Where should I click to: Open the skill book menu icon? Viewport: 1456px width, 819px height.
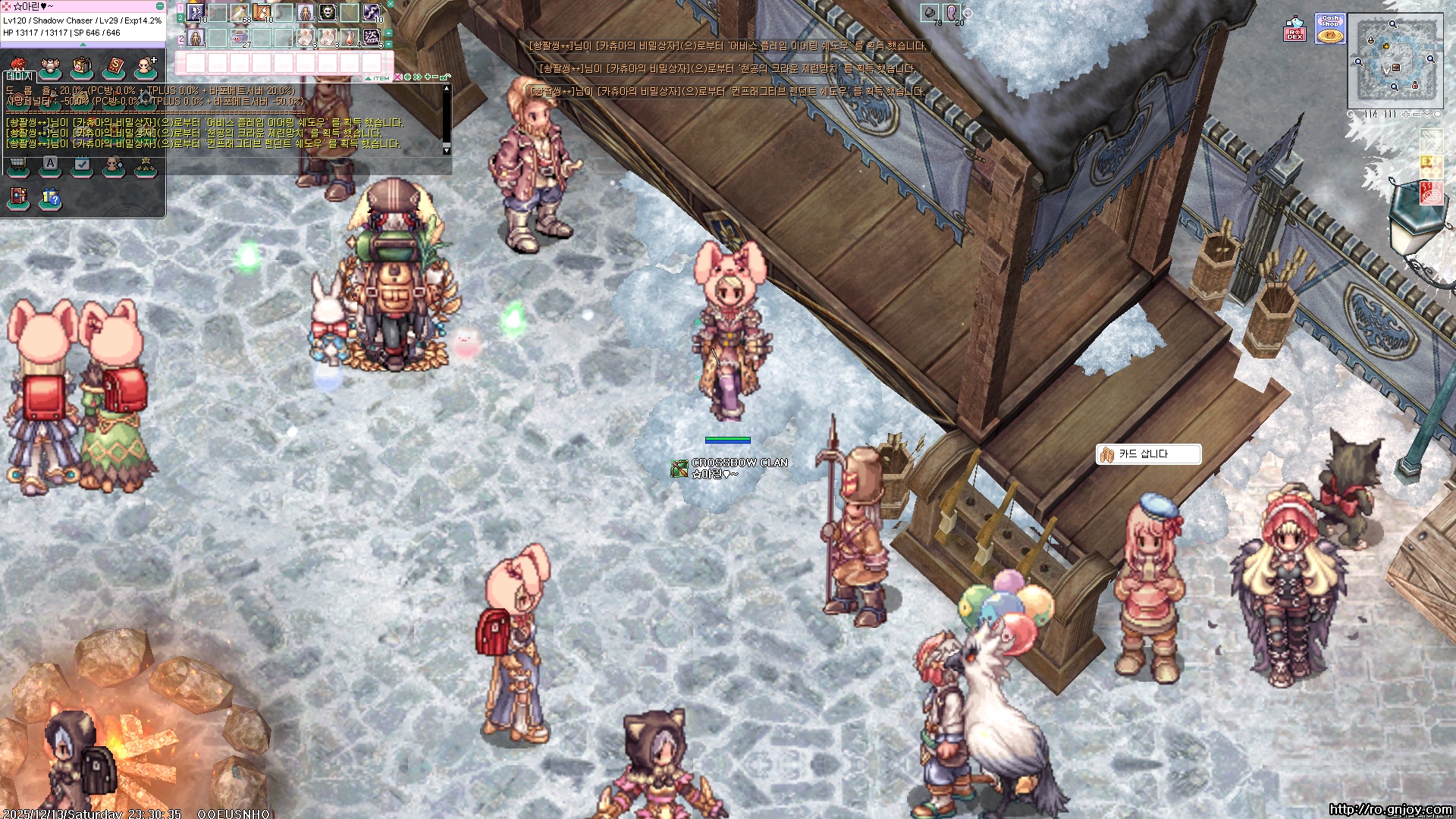coord(114,67)
